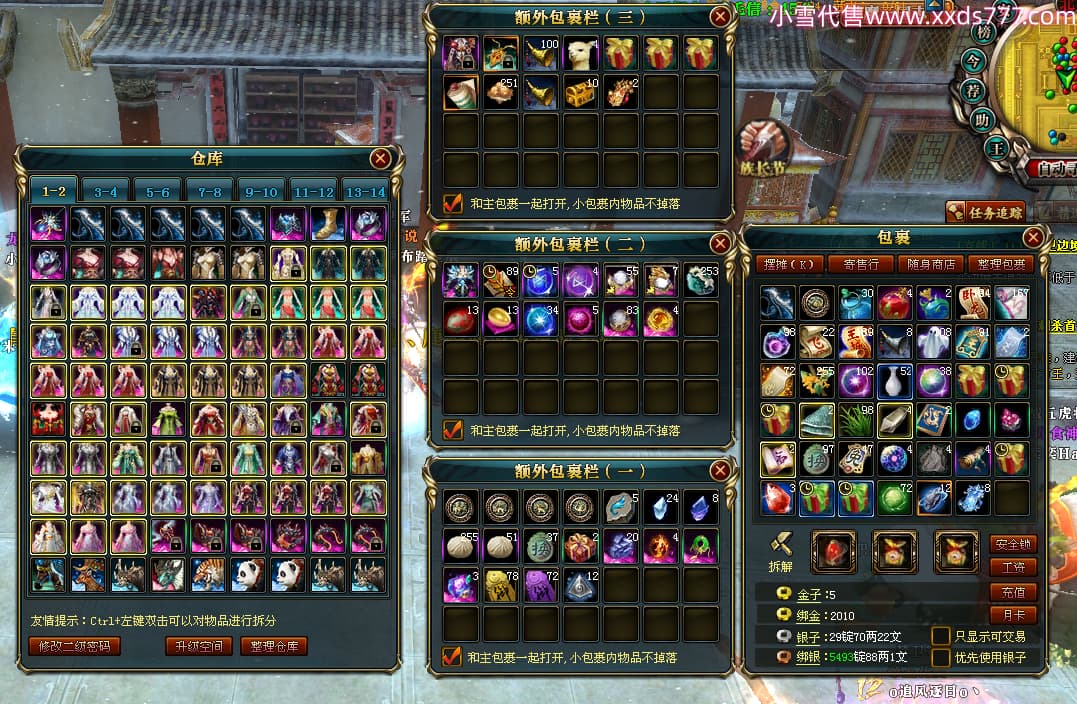1077x704 pixels.
Task: Switch to warehouse tab 3-4
Action: coord(105,191)
